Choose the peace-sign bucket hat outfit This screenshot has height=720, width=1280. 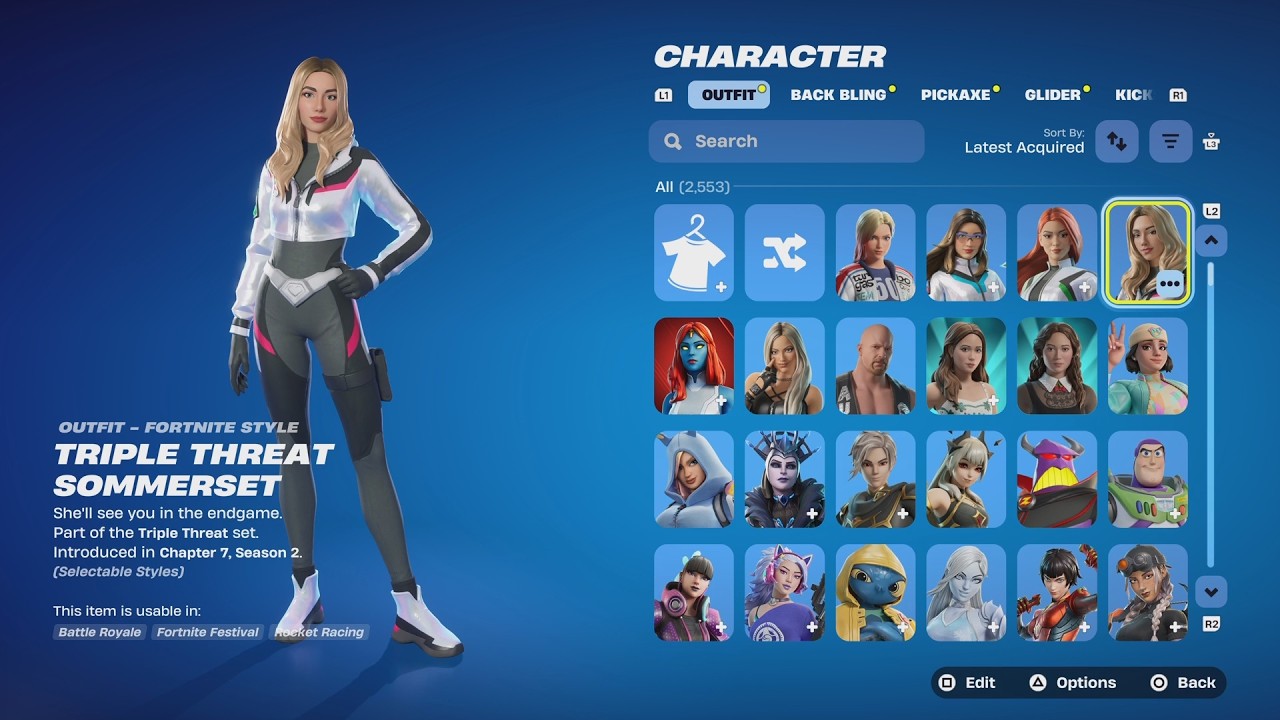point(1147,366)
